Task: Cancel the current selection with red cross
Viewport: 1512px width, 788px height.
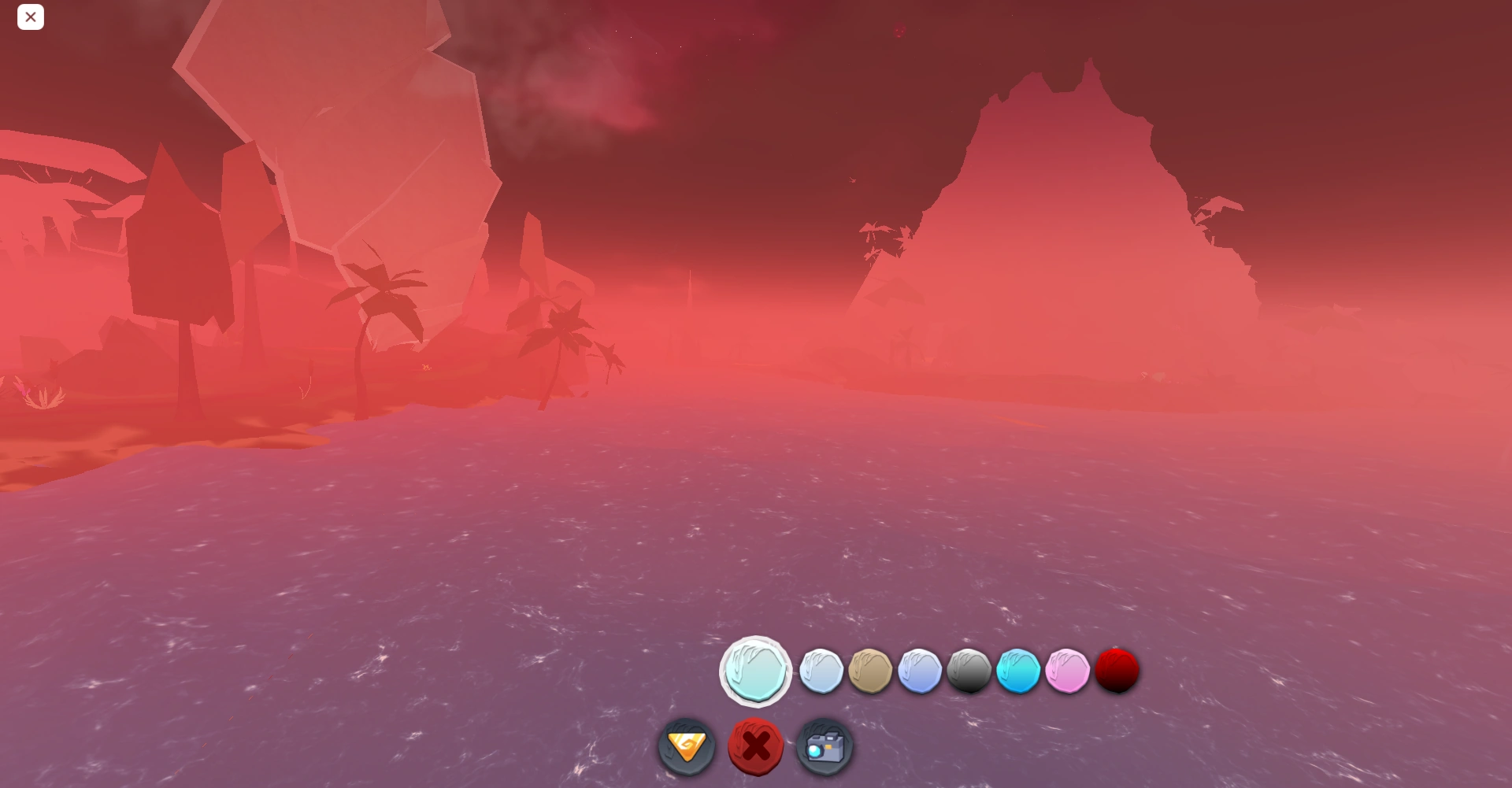Action: [x=755, y=746]
